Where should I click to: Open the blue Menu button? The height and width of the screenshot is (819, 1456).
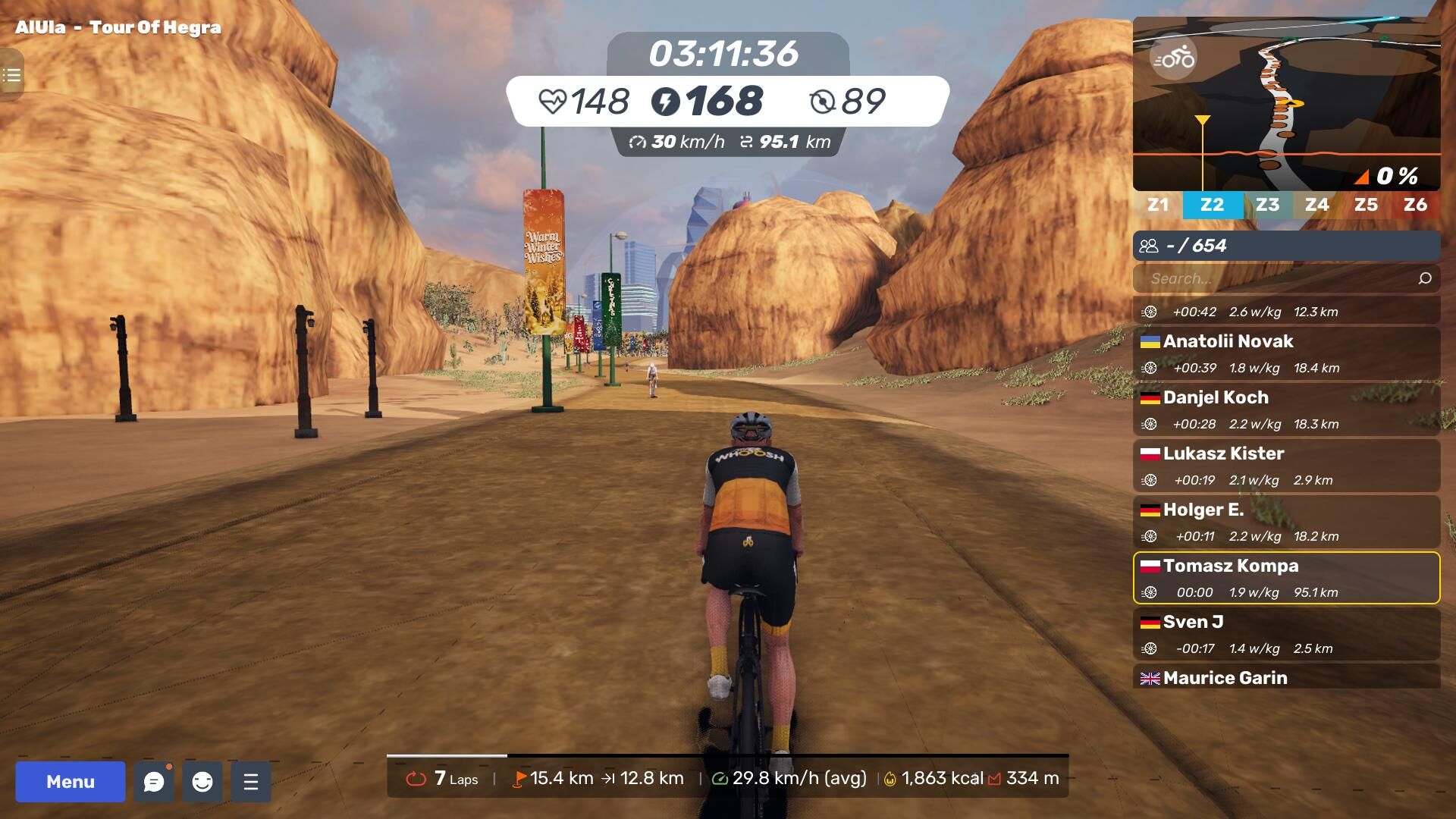click(x=71, y=782)
